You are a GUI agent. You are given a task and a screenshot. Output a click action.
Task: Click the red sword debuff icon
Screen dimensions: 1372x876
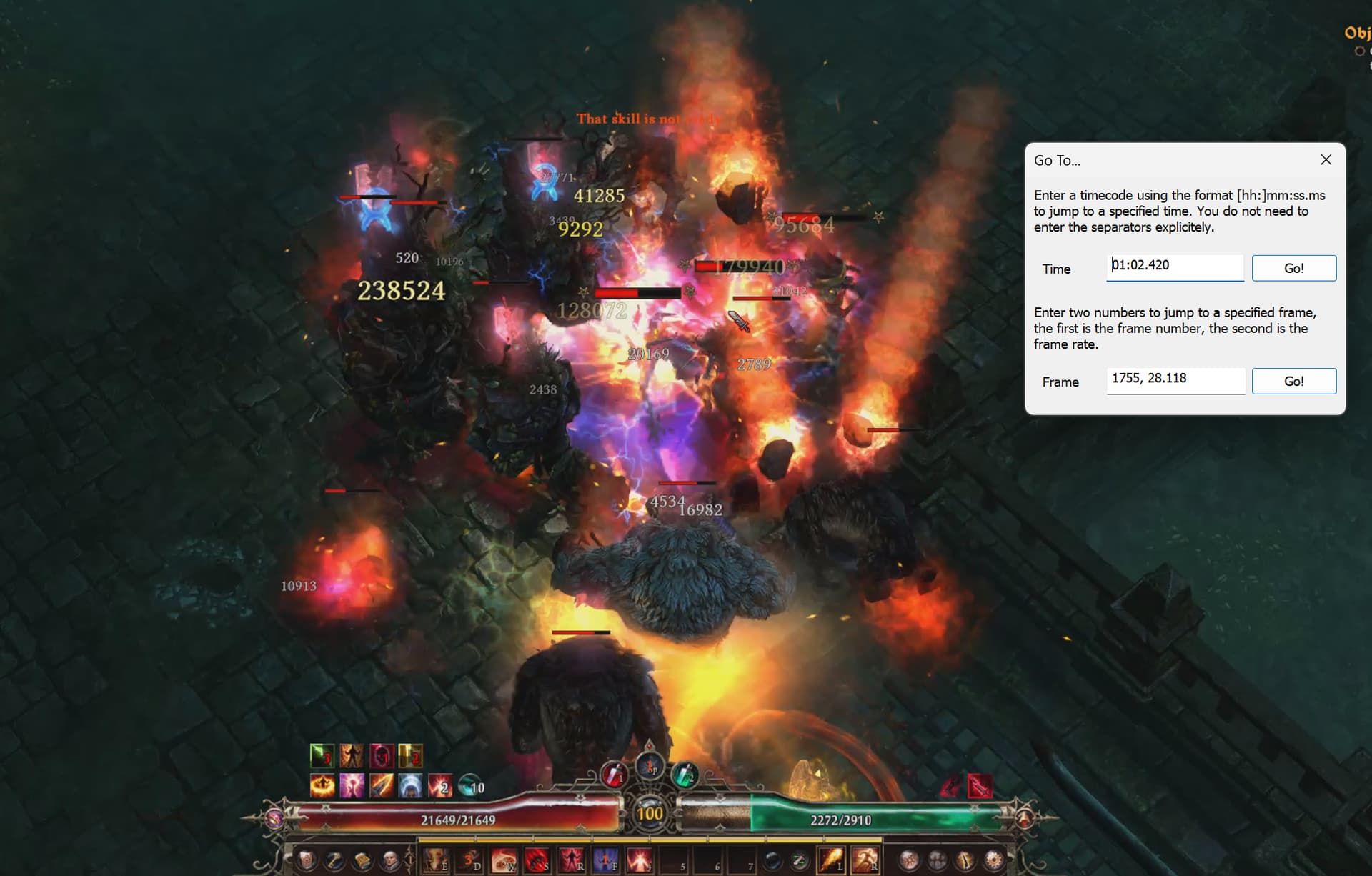coord(979,786)
